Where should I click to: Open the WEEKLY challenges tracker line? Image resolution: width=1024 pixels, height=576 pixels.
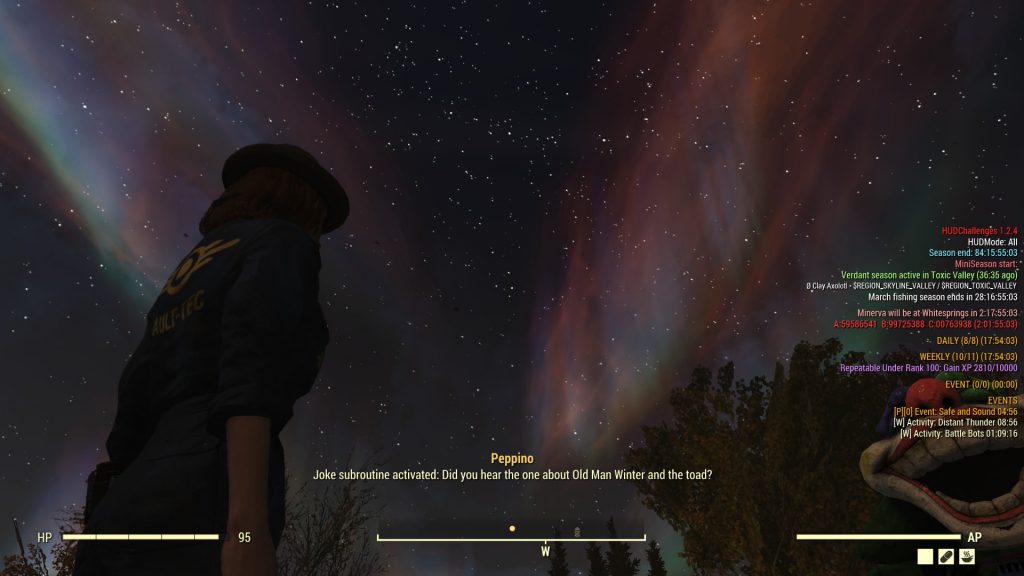968,357
